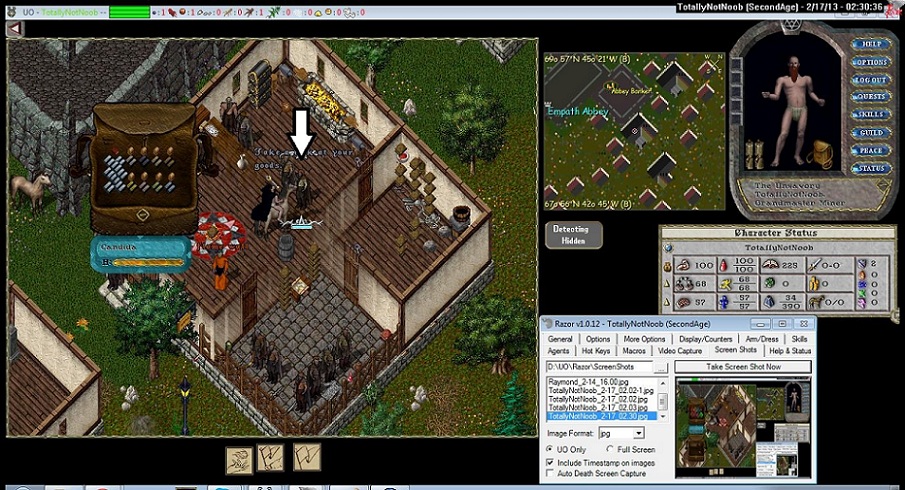
Task: Show the Skills list
Action: pyautogui.click(x=870, y=115)
